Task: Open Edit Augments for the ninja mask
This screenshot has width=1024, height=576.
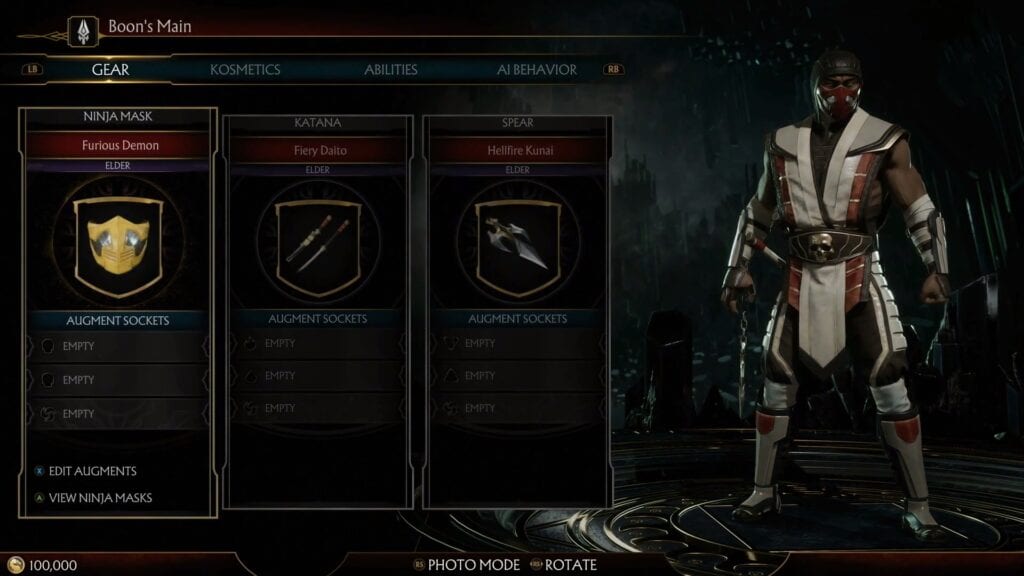Action: click(x=92, y=471)
